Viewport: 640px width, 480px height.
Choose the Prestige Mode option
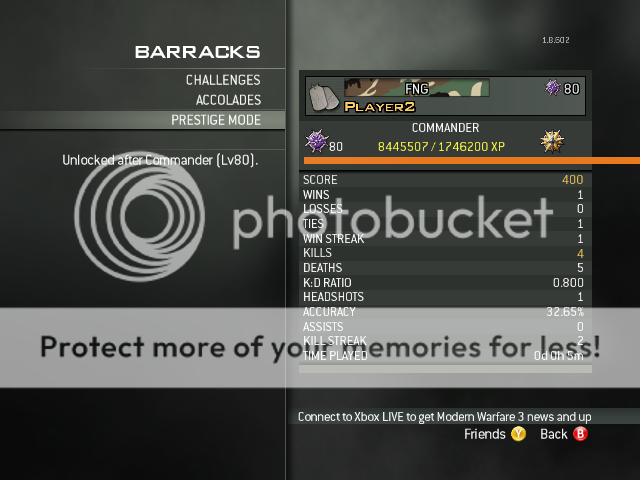(215, 120)
